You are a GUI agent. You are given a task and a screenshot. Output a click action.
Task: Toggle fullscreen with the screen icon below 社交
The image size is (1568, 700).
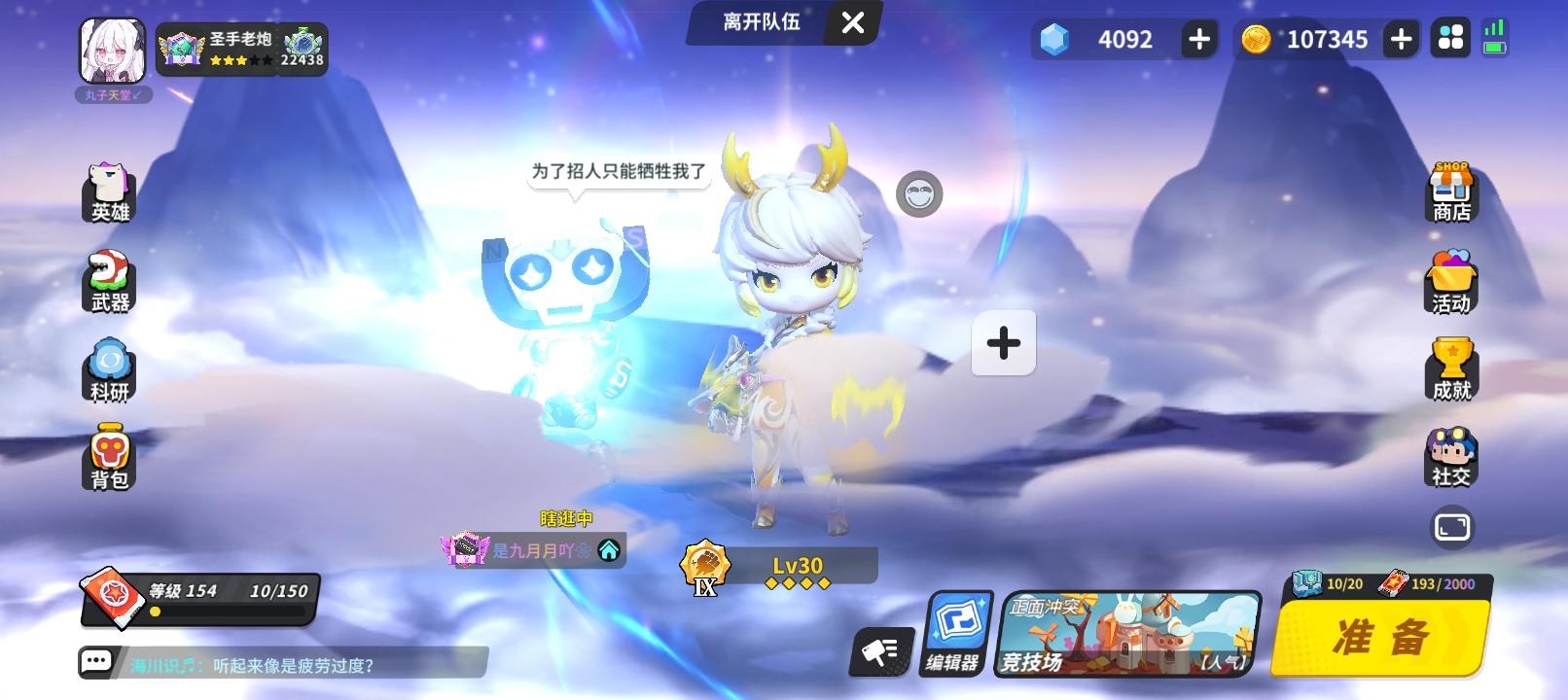[x=1452, y=526]
